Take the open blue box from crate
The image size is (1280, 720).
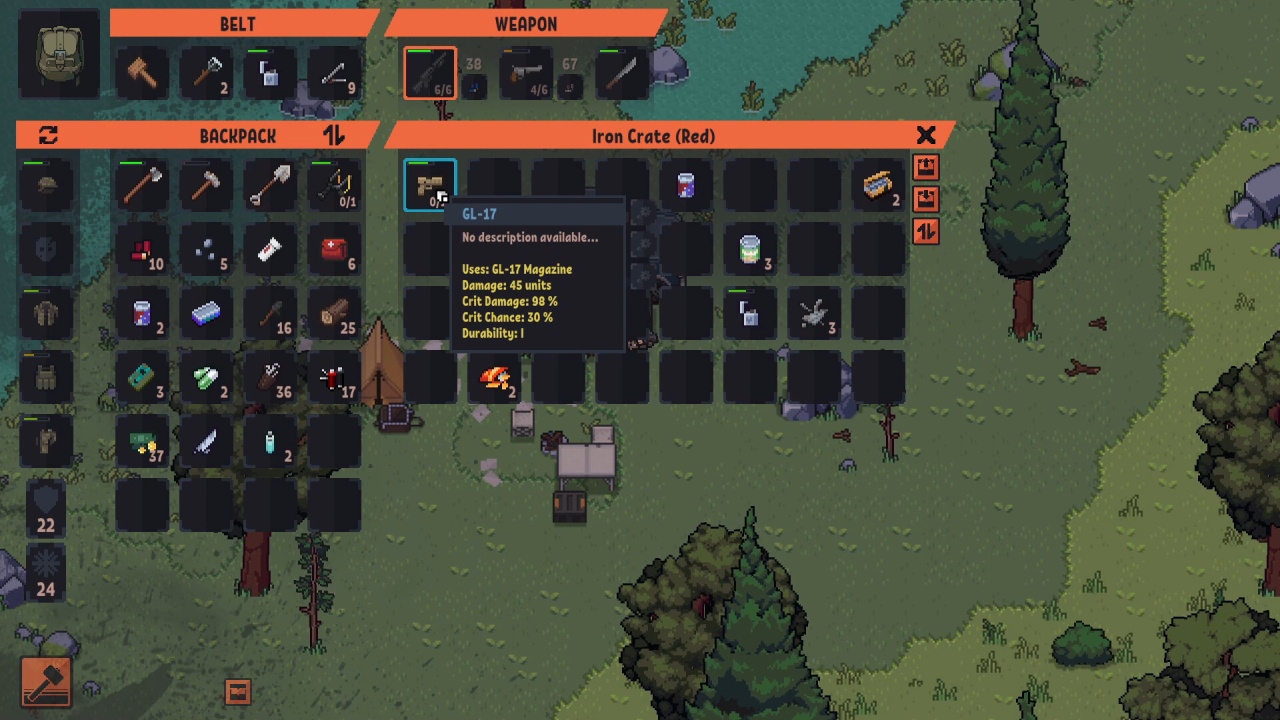878,185
